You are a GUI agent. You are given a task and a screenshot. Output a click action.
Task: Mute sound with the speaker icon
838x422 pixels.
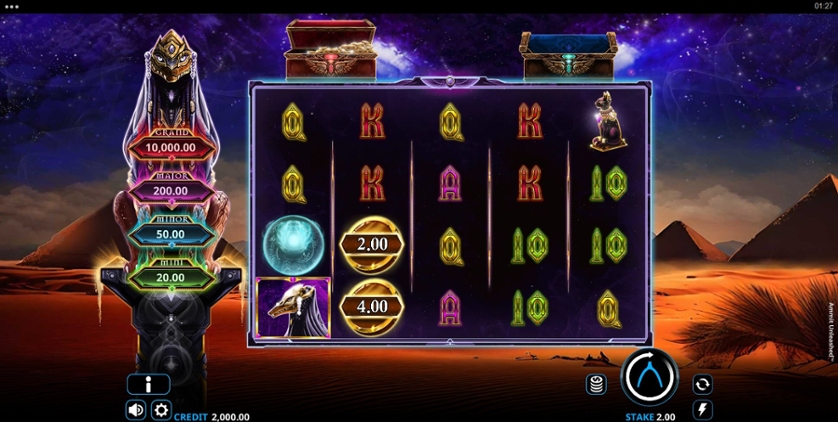click(x=136, y=409)
